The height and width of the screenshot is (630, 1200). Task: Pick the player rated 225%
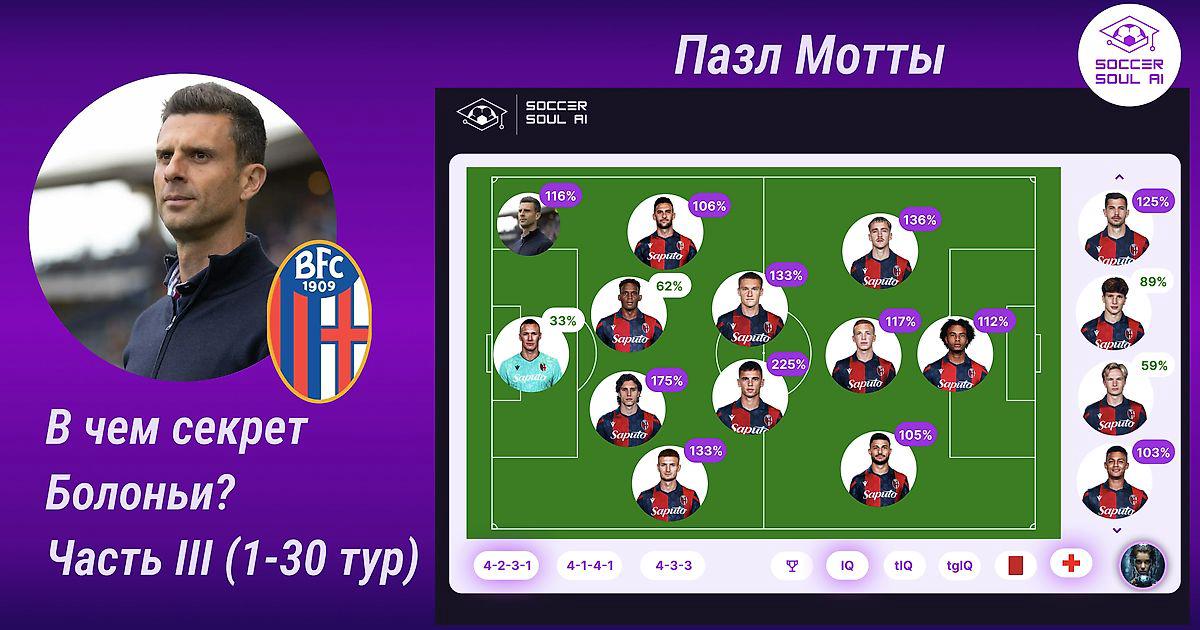point(750,397)
